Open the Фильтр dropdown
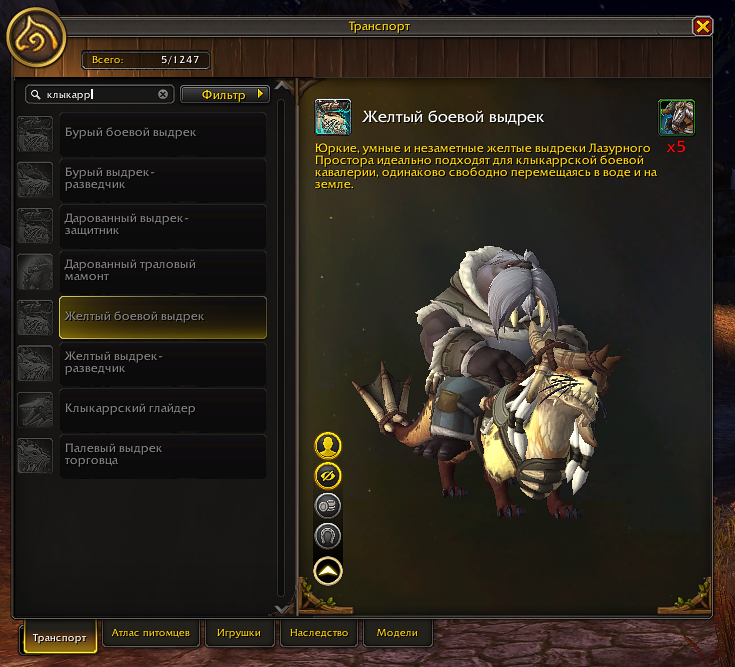Image resolution: width=735 pixels, height=667 pixels. (x=225, y=95)
